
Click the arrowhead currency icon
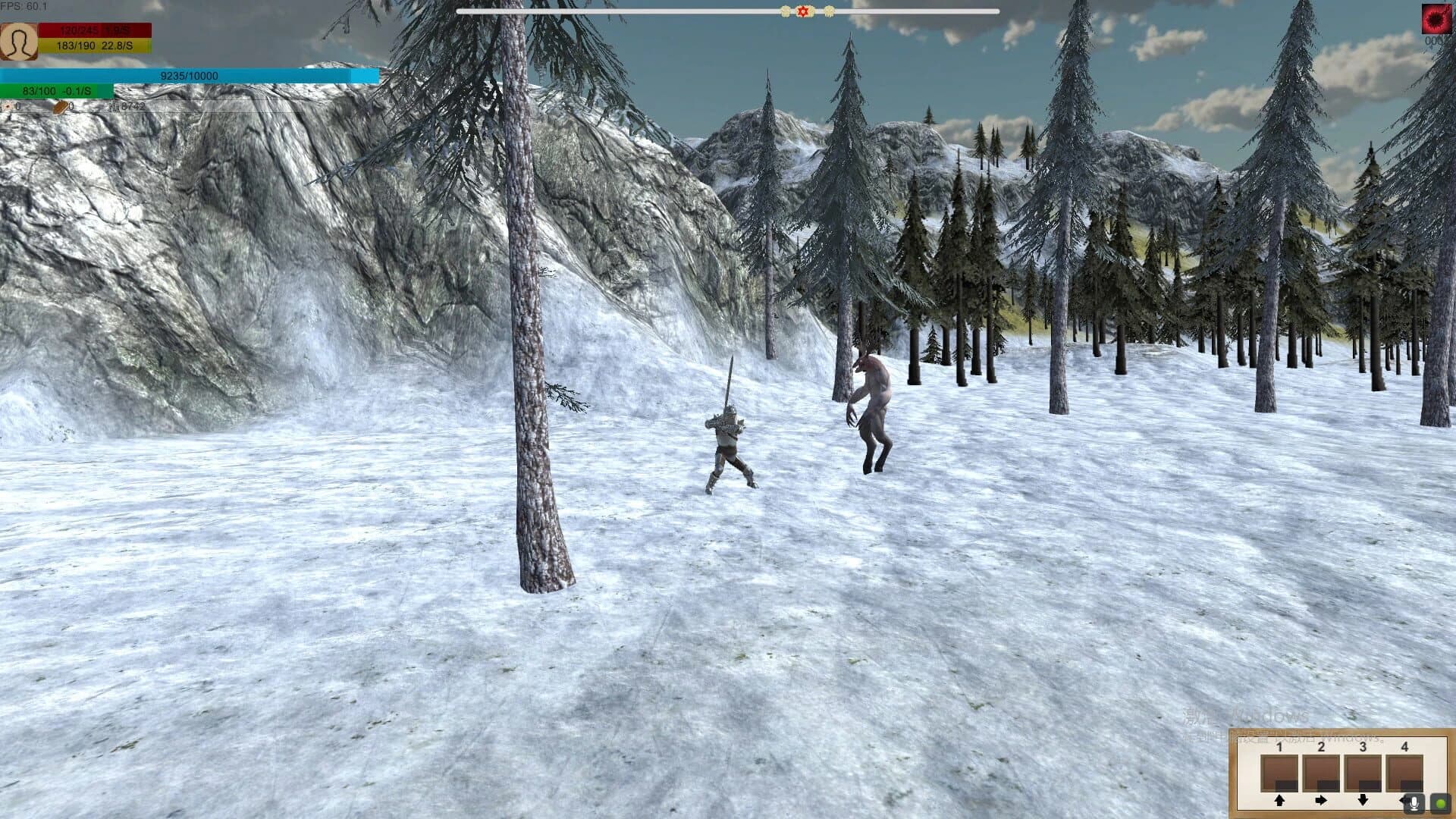click(x=8, y=107)
